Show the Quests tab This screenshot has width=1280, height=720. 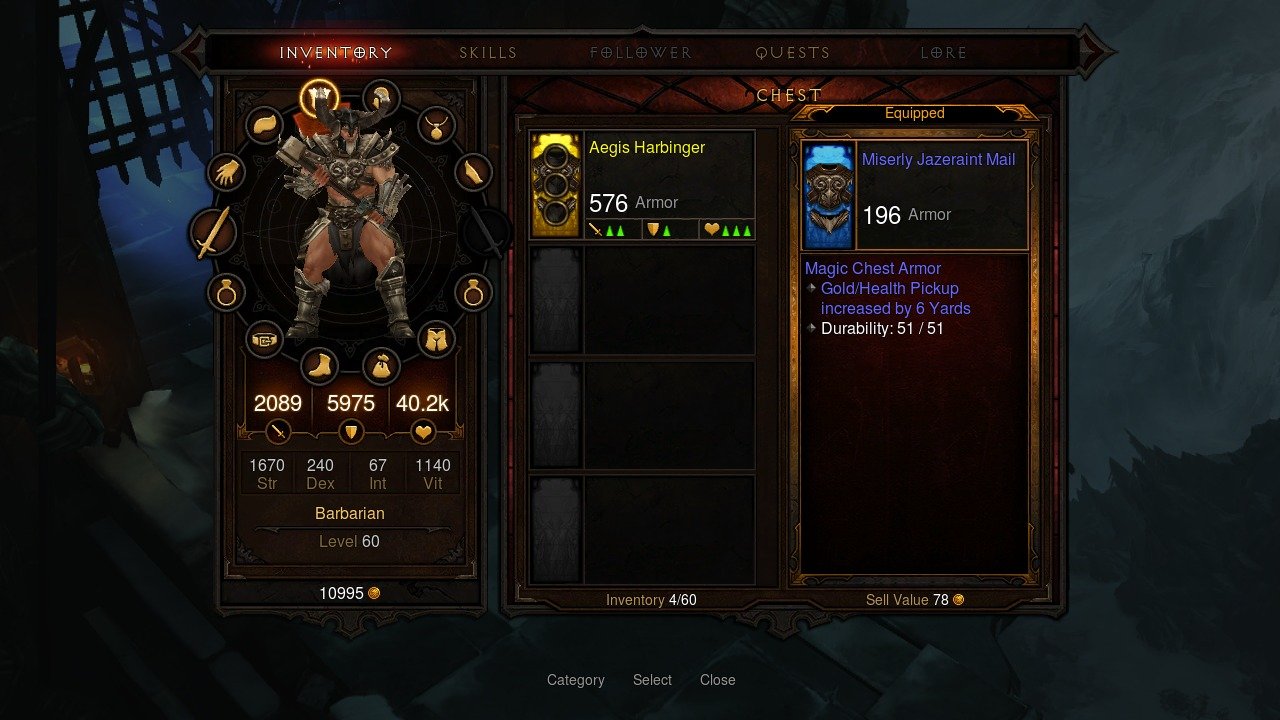793,53
